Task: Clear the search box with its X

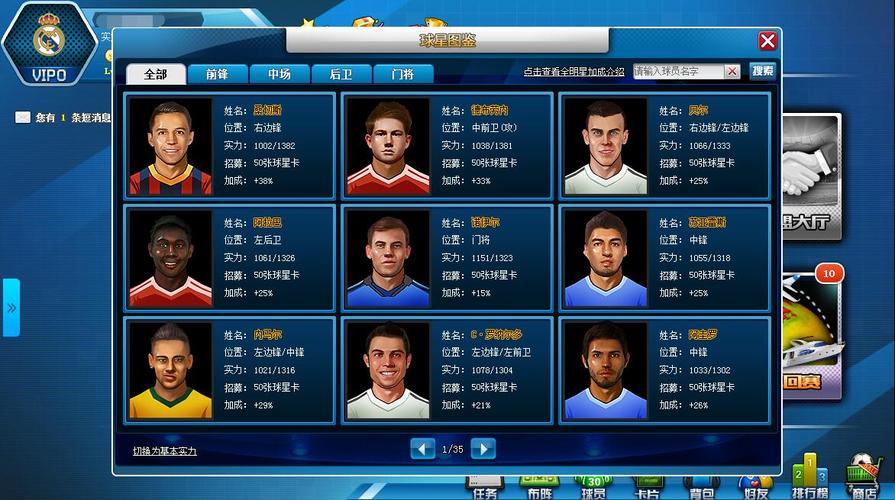Action: coord(732,72)
